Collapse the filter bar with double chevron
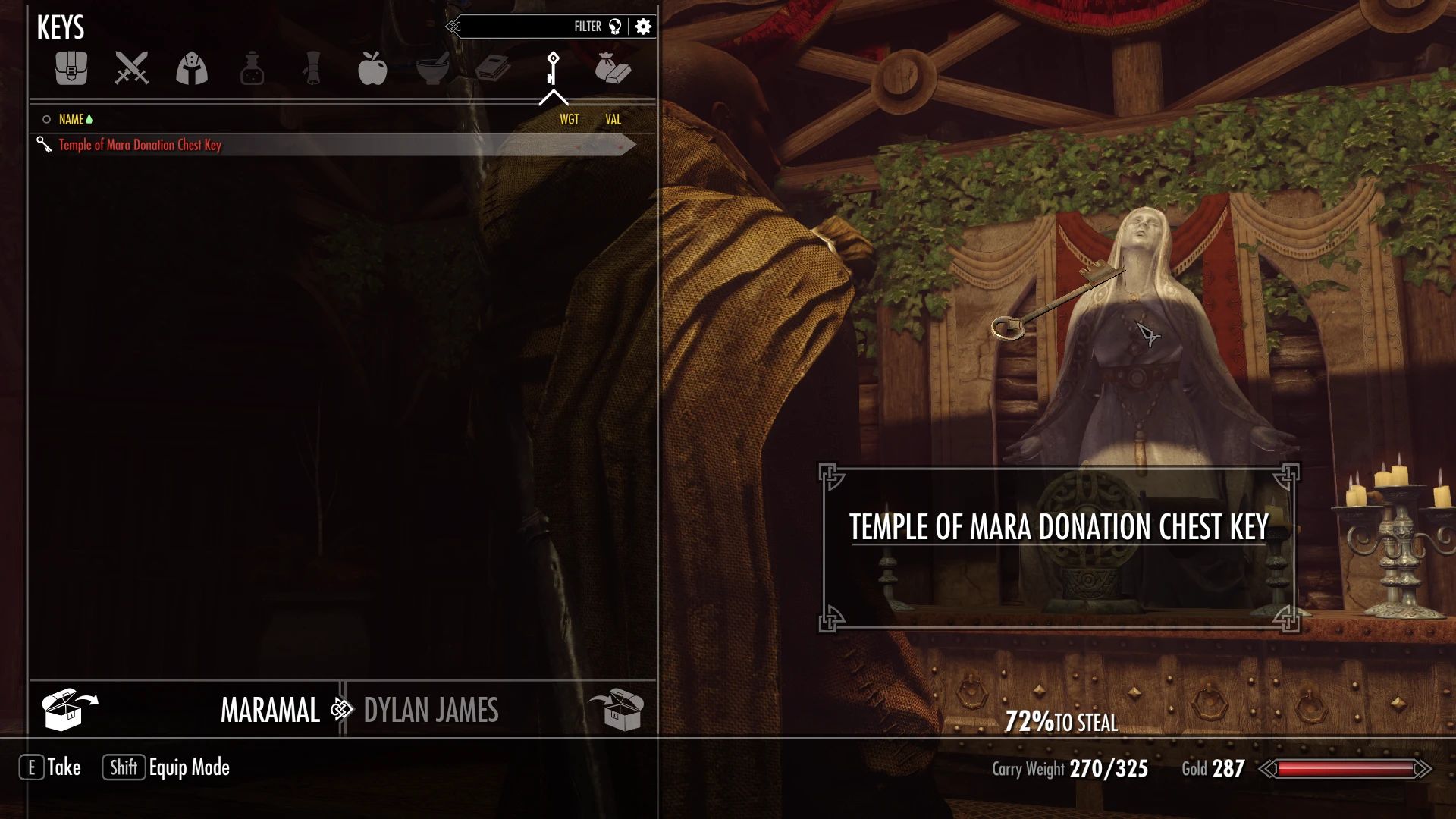Screen dimensions: 1456x819 click(453, 25)
